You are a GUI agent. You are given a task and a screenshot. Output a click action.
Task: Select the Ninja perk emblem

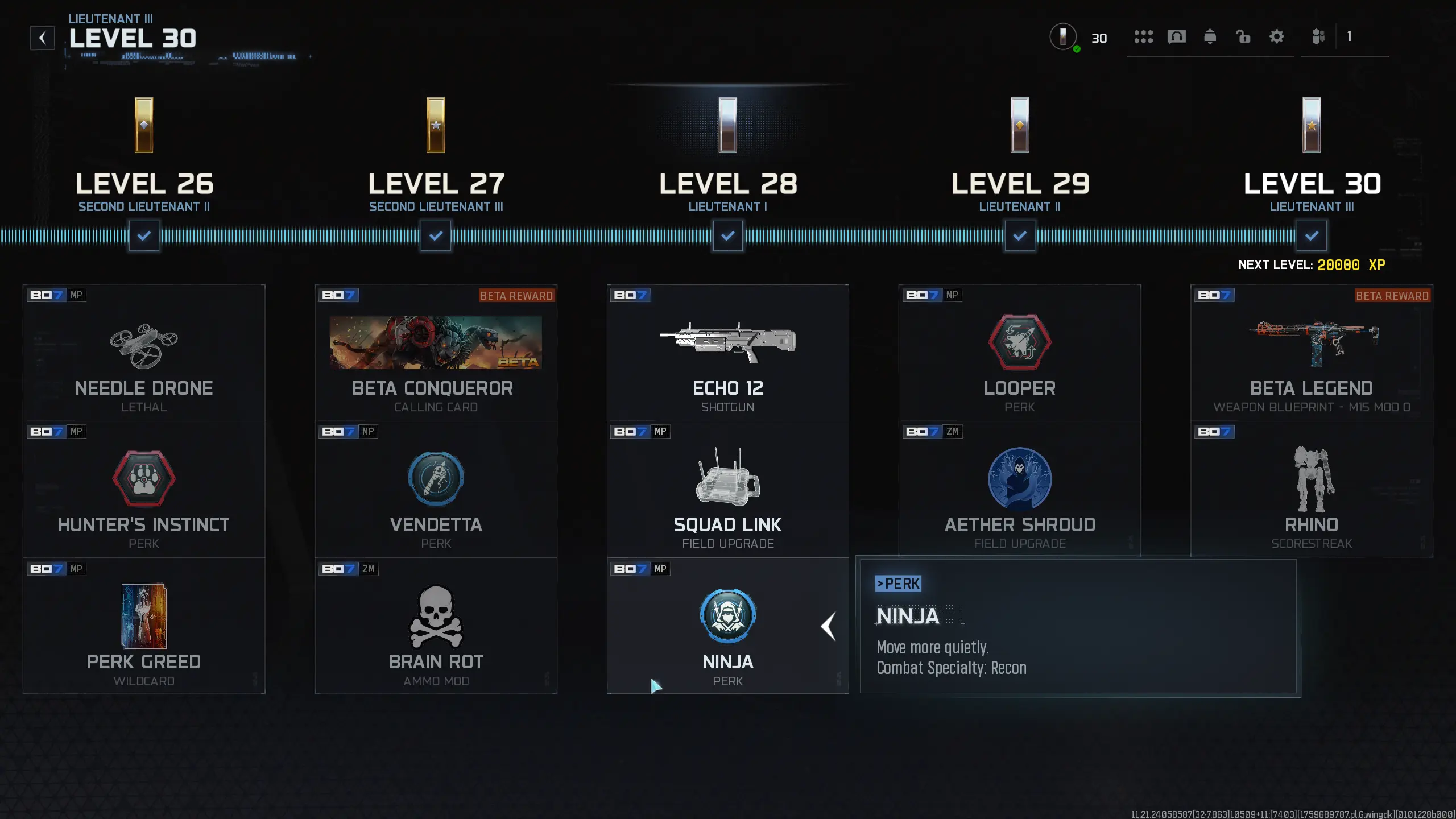(728, 615)
